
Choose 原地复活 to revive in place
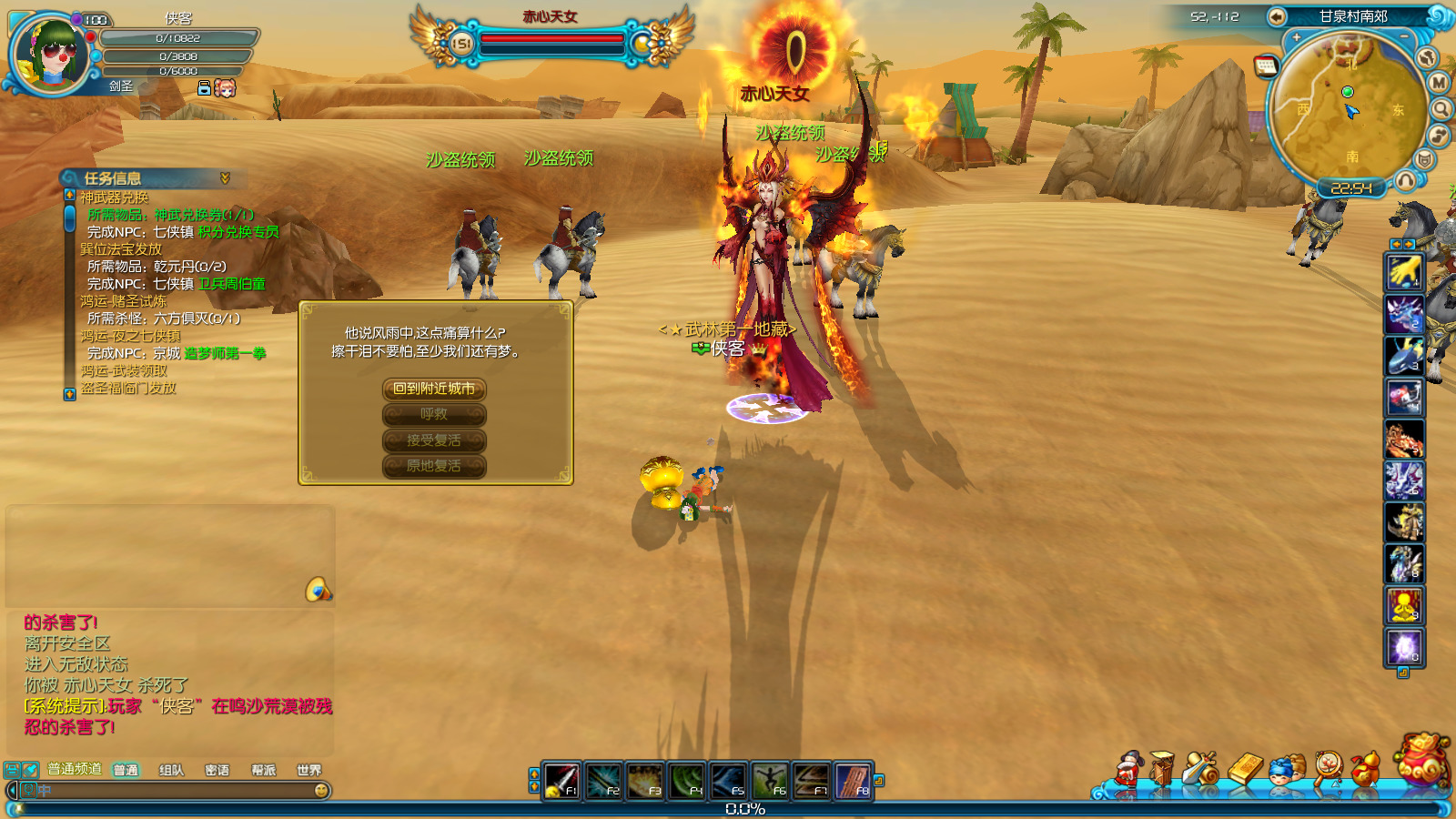click(x=434, y=466)
